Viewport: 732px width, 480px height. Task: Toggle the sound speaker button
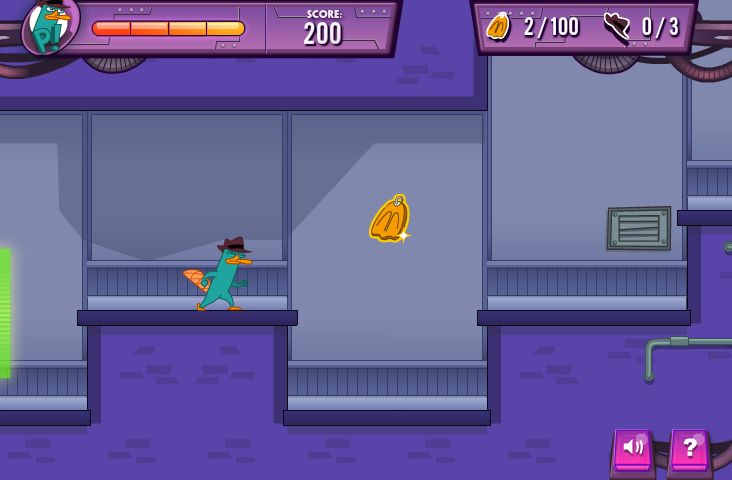coord(632,449)
